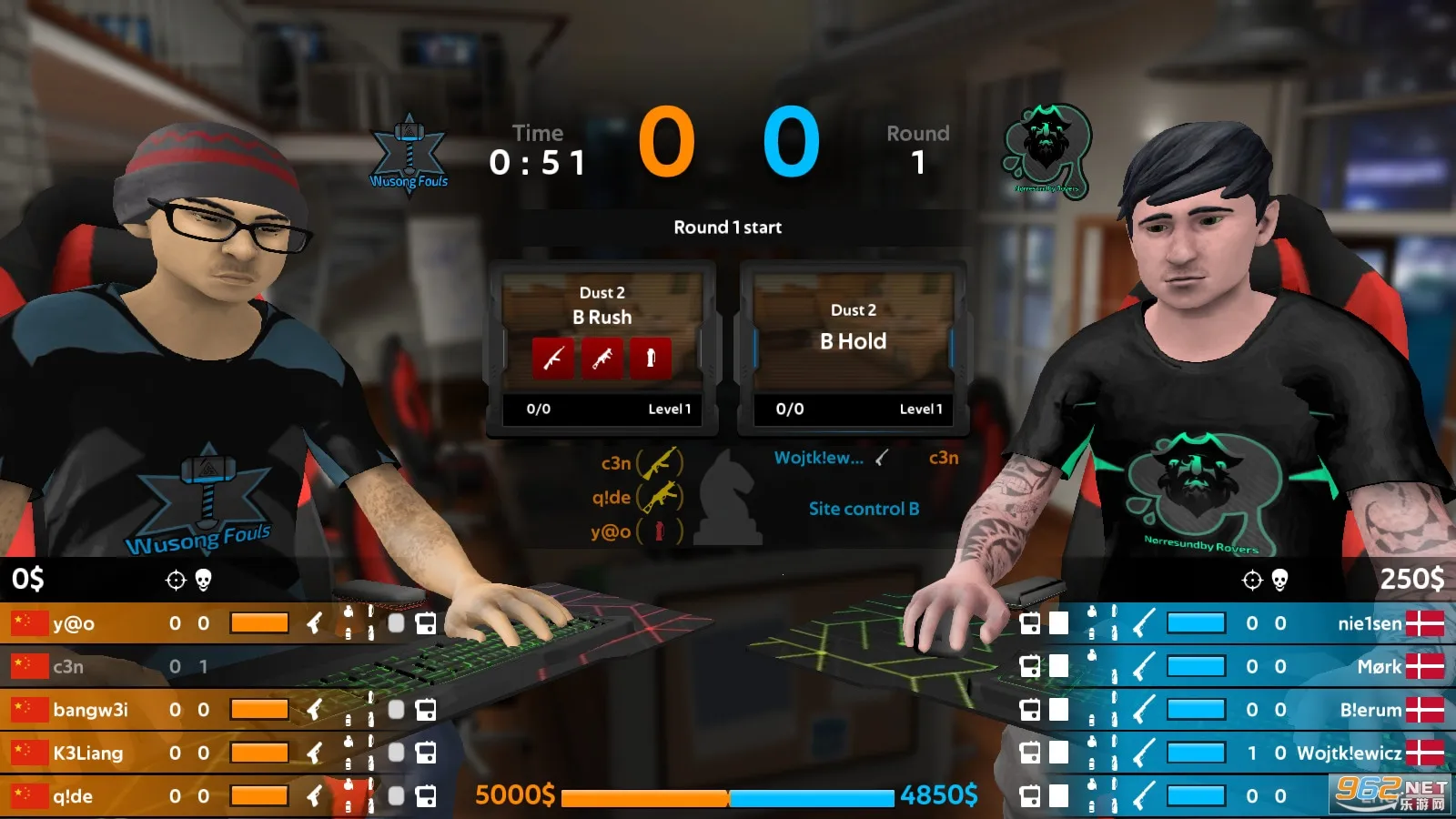Click the pistol icon in y@o's row
Screen dimensions: 1456x819
click(315, 624)
